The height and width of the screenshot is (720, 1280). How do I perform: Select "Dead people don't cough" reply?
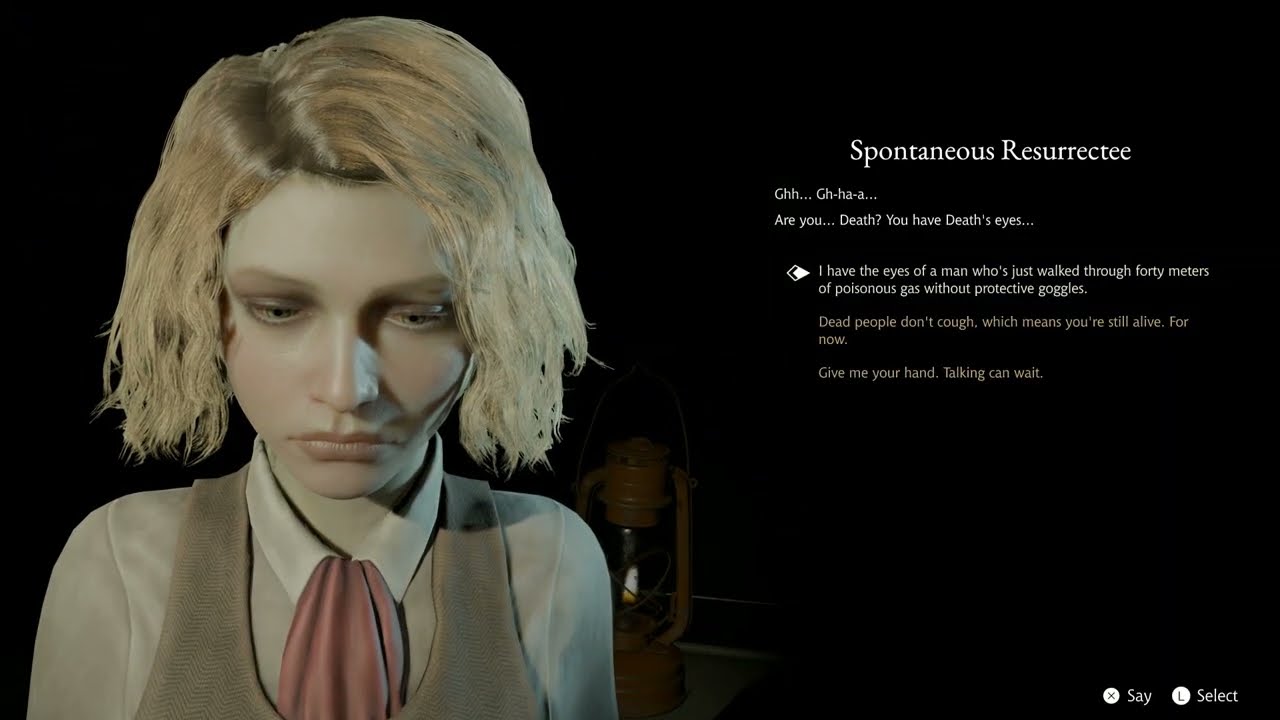click(x=1002, y=330)
